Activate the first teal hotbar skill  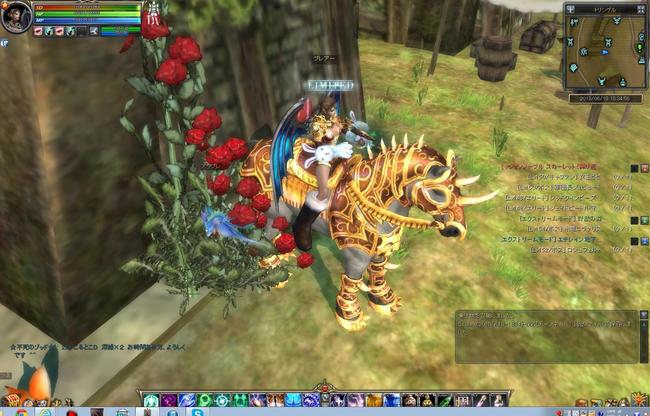(151, 400)
